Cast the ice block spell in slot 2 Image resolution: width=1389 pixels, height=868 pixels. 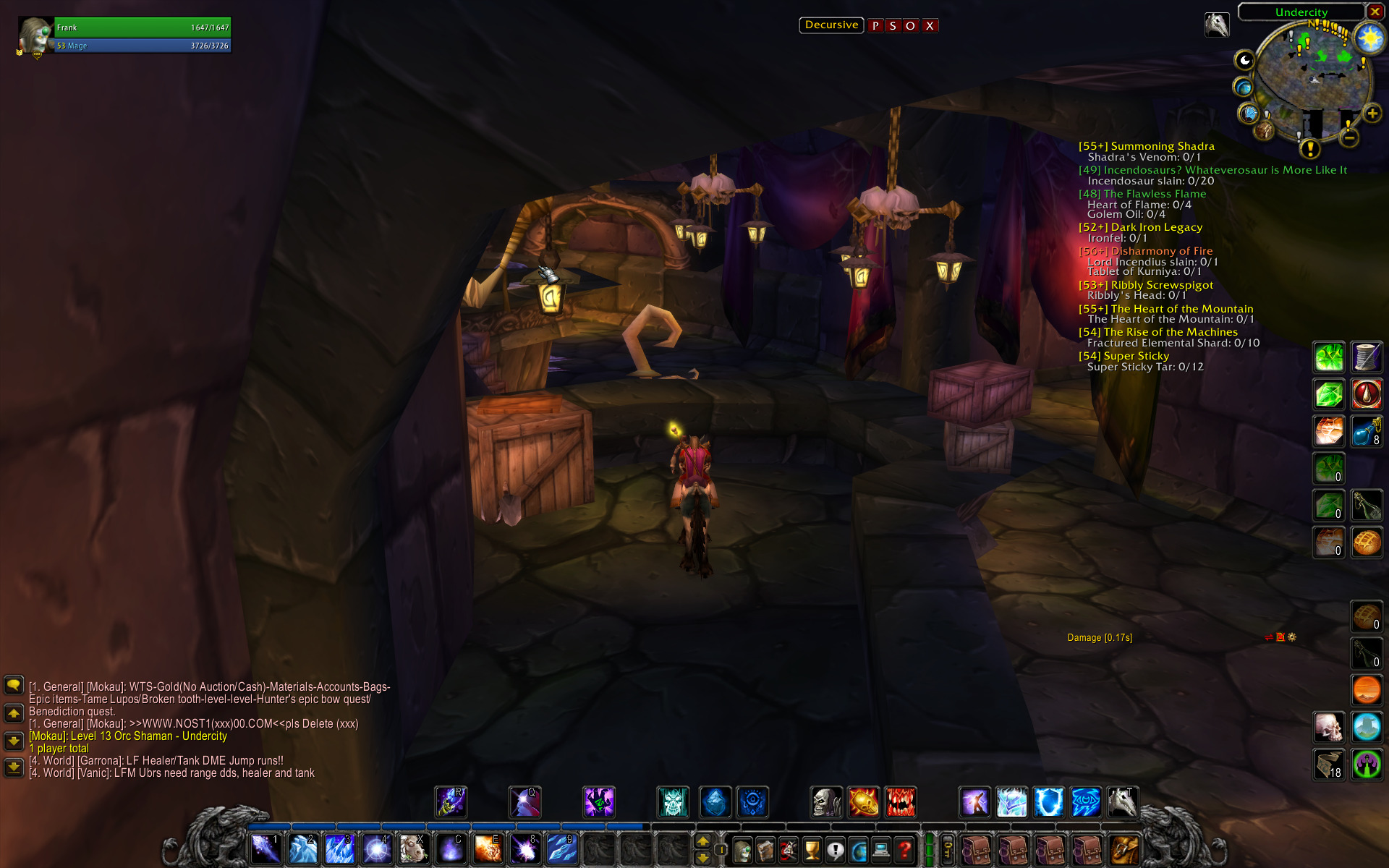click(x=302, y=849)
